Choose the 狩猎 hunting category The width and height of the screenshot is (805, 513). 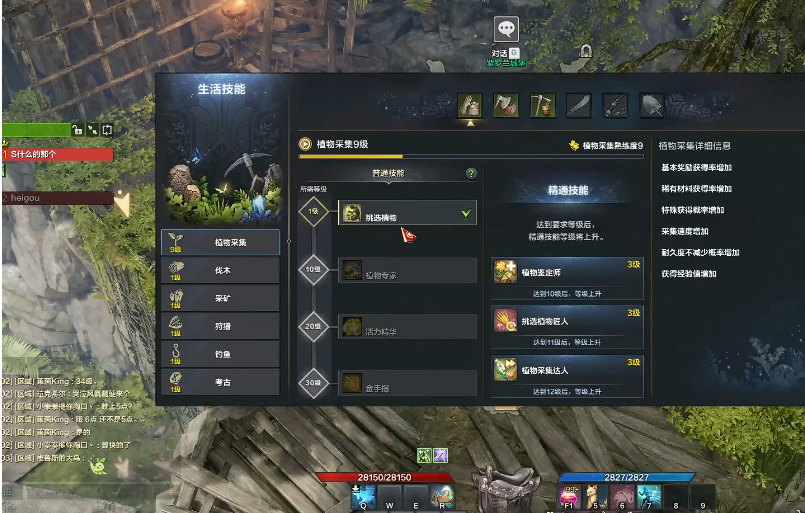(x=220, y=326)
